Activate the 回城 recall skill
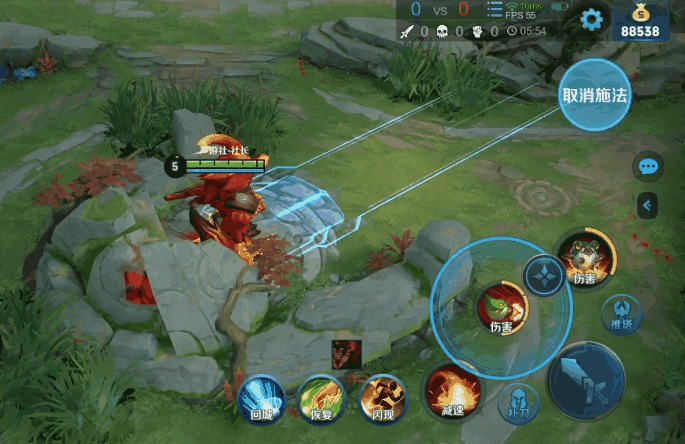 tap(261, 397)
